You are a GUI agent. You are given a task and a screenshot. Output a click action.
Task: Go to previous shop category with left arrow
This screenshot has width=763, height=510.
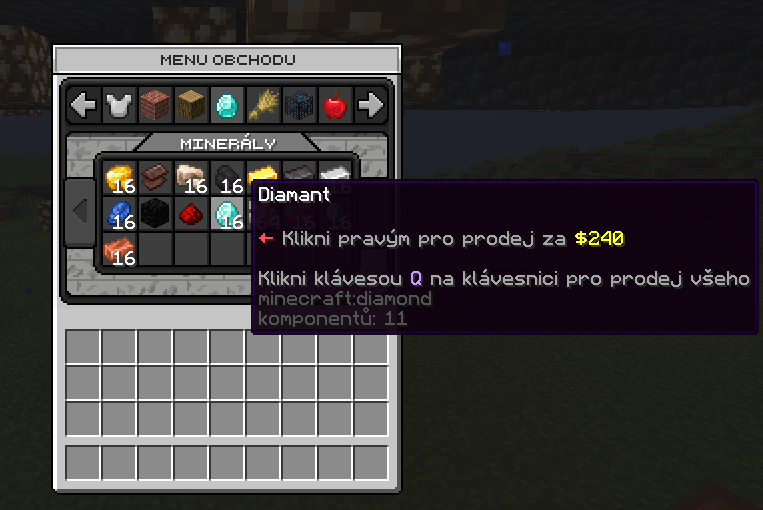(x=83, y=104)
